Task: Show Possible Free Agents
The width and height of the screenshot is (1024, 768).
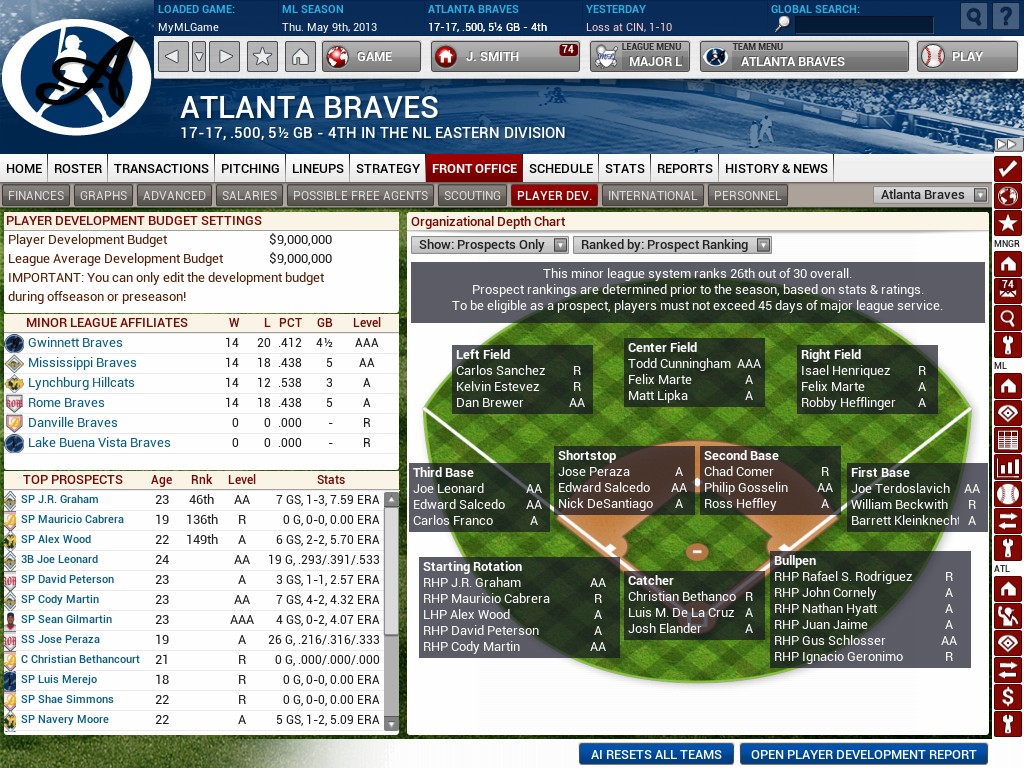Action: click(360, 195)
